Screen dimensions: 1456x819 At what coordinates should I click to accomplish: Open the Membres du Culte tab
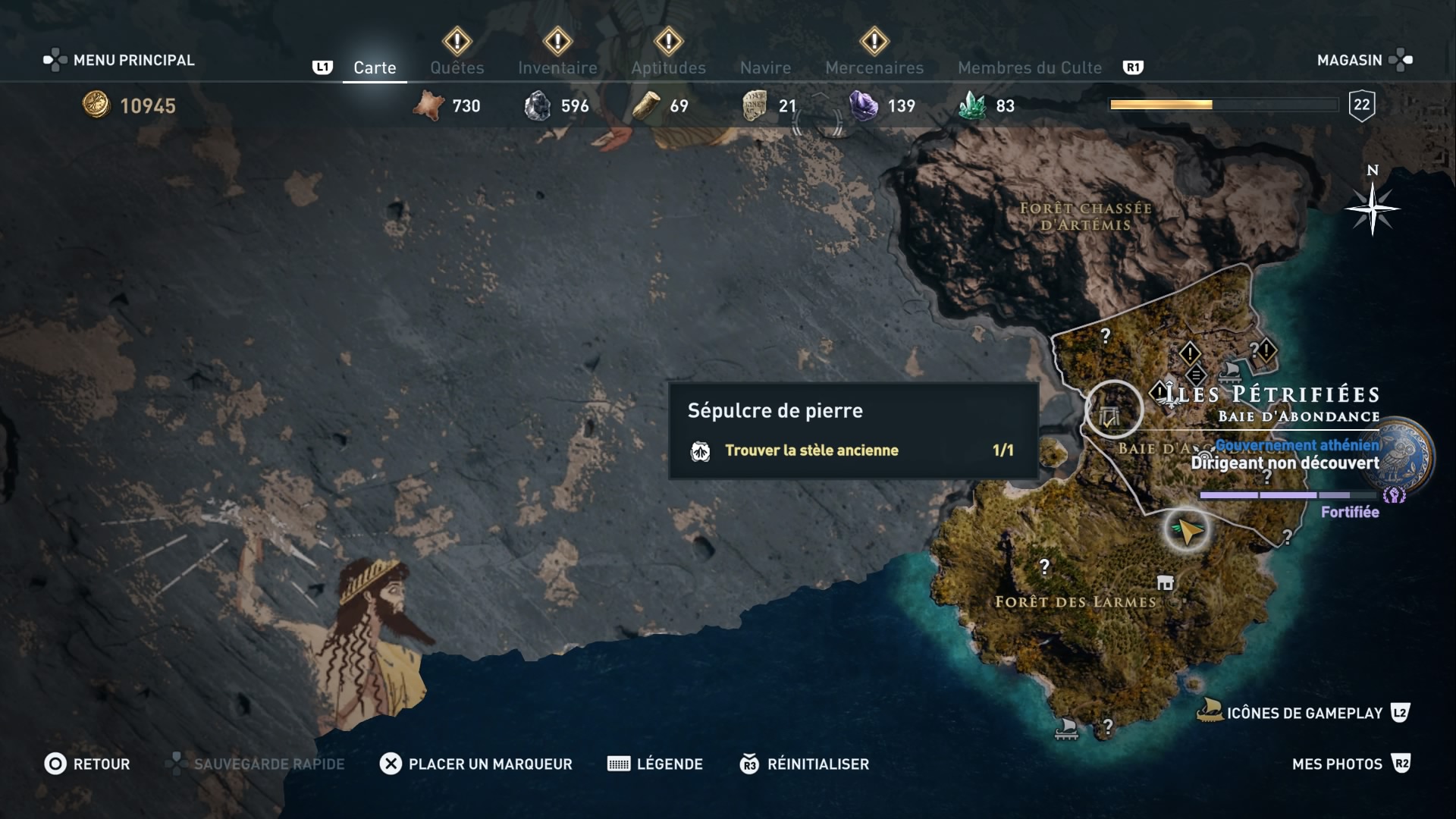1029,67
